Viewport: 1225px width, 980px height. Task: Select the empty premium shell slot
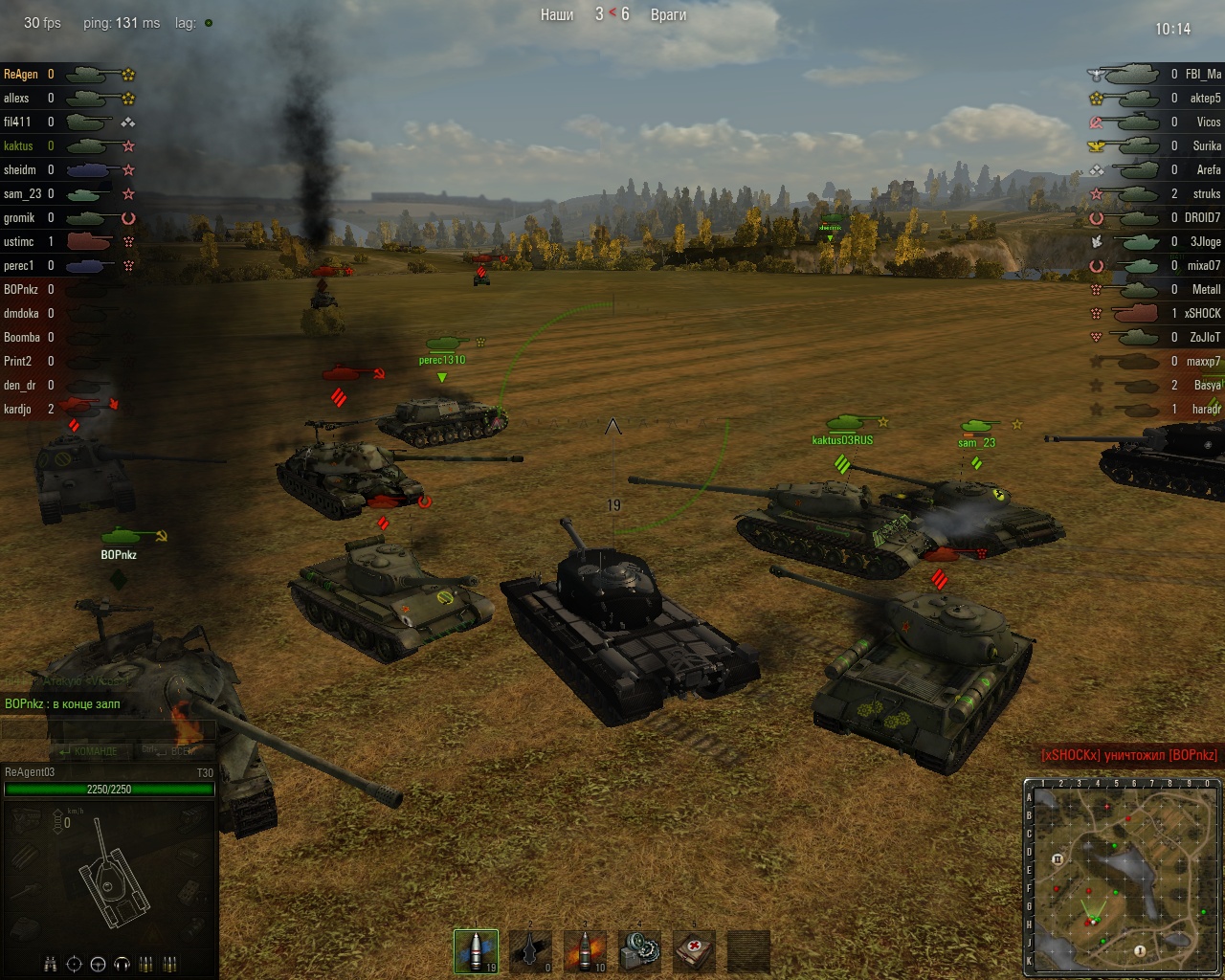530,951
